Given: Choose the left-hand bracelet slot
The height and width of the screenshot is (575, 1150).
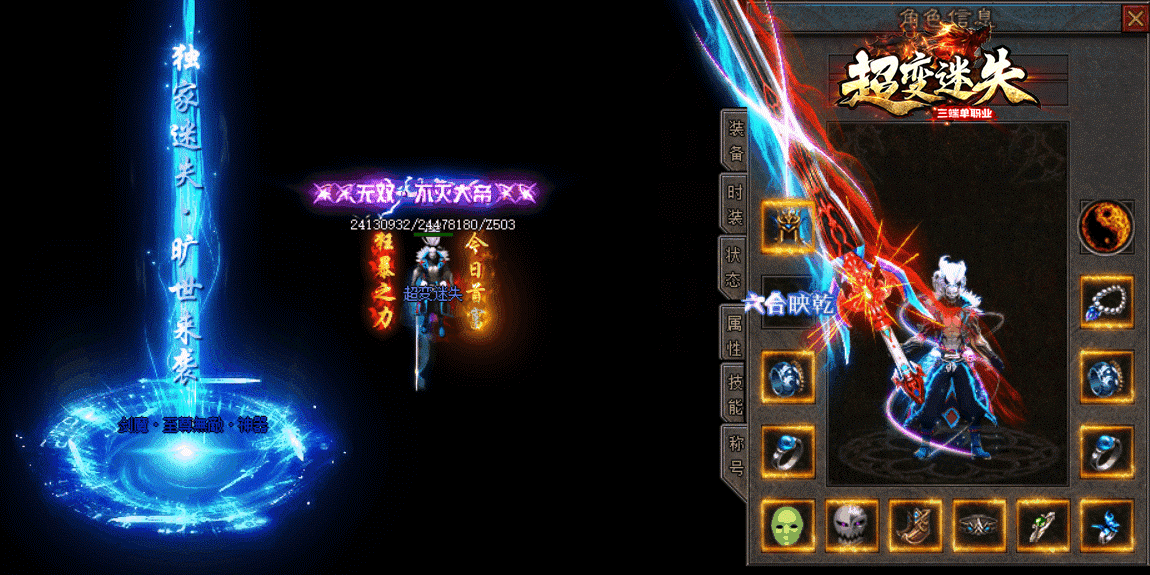Looking at the screenshot, I should [x=788, y=376].
